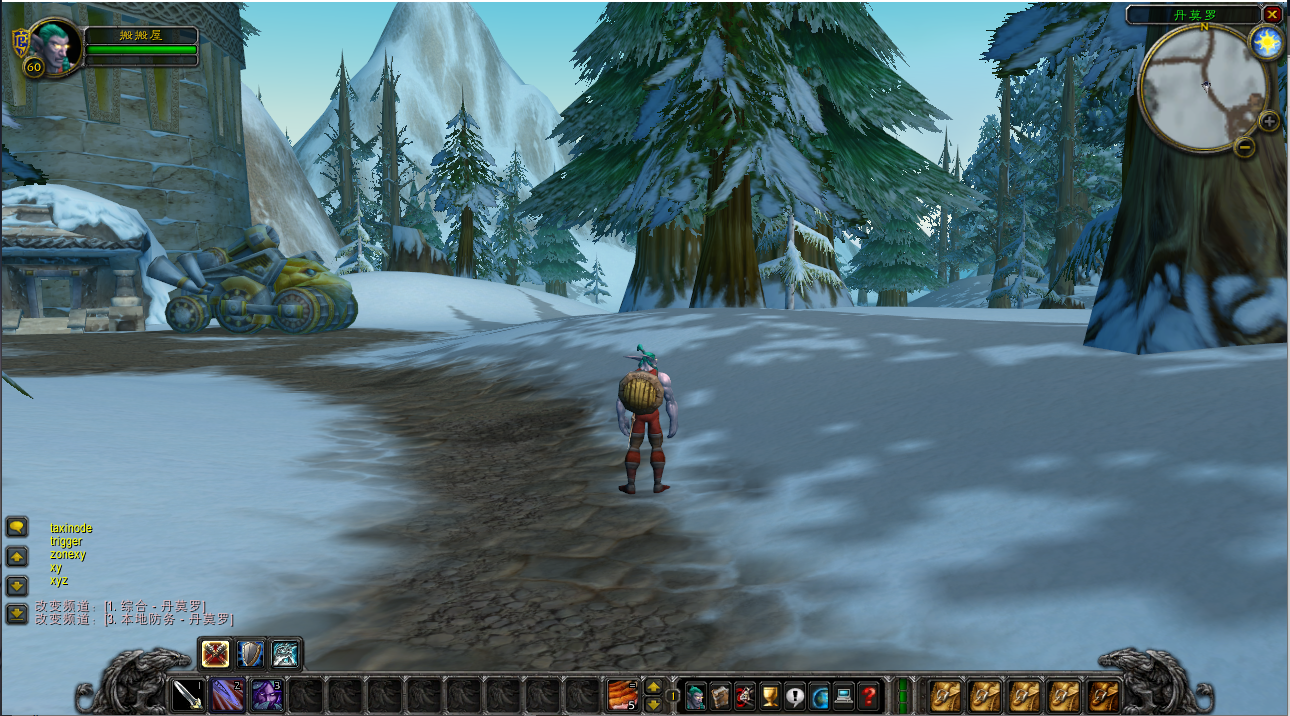Screen dimensions: 1290x716
Task: Activate the purple elf face ability in slot 3
Action: tap(266, 694)
